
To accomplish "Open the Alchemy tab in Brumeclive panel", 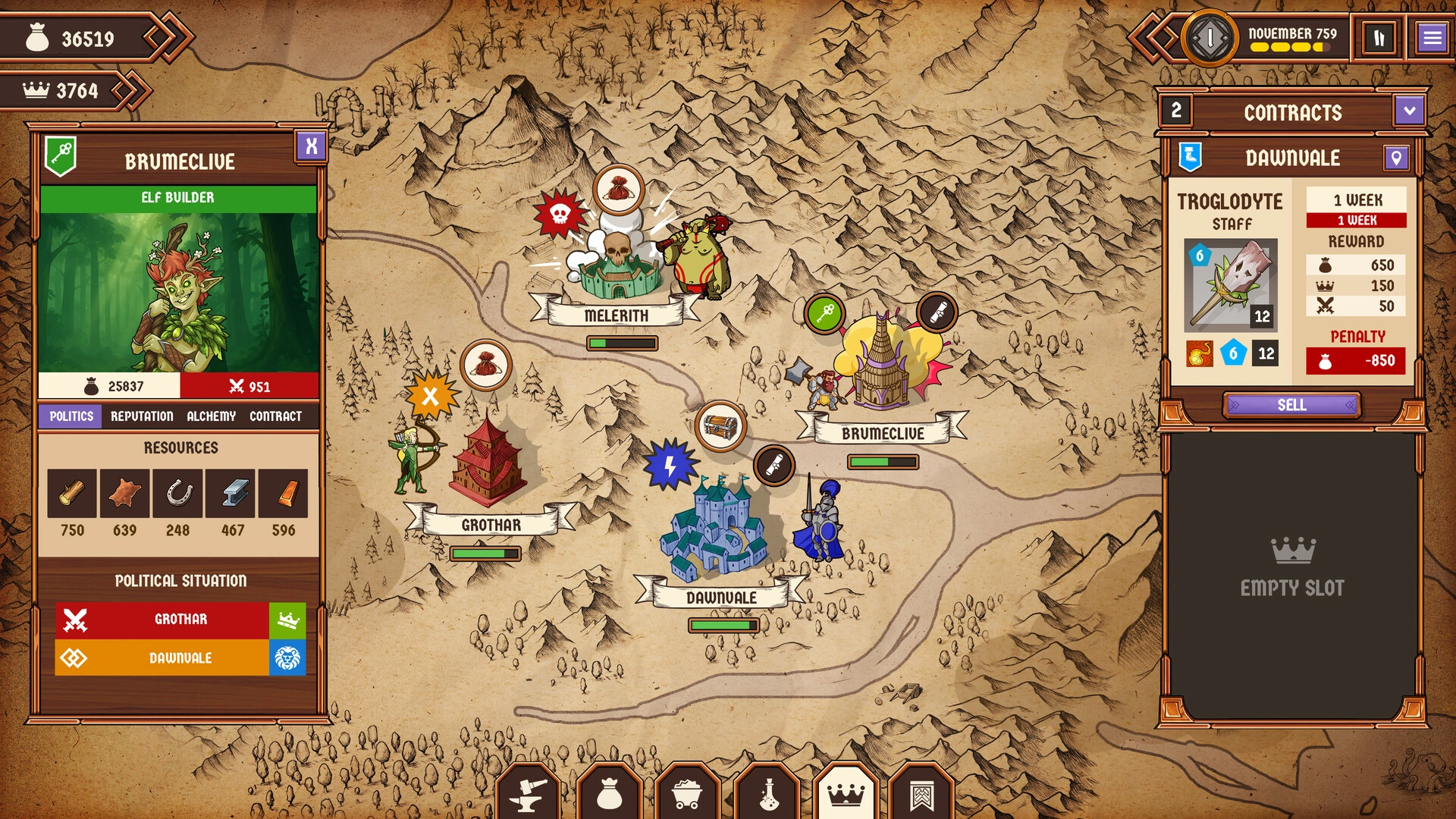I will [x=212, y=416].
